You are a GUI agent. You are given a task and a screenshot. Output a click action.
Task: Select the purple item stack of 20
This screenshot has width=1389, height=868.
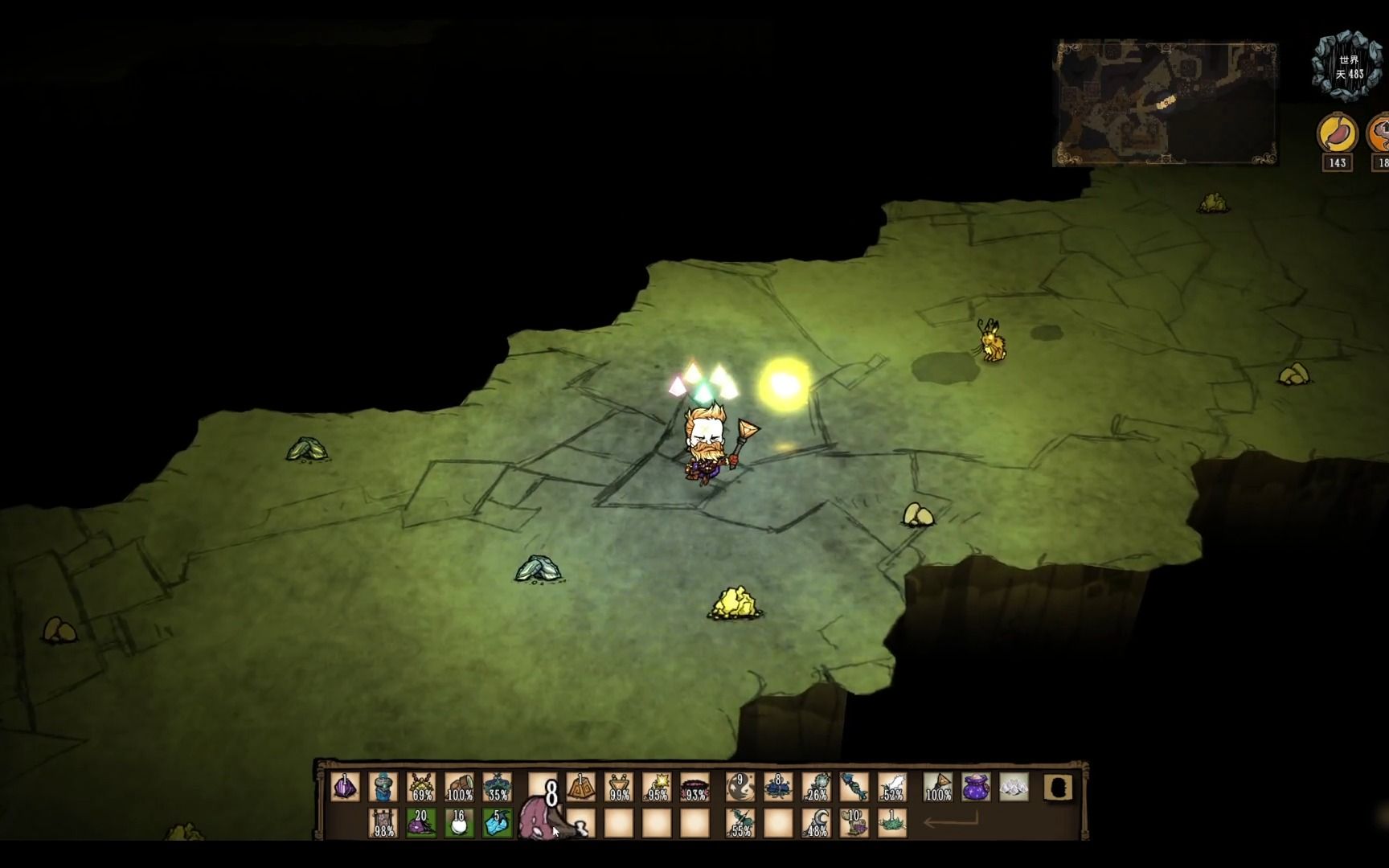[x=420, y=823]
